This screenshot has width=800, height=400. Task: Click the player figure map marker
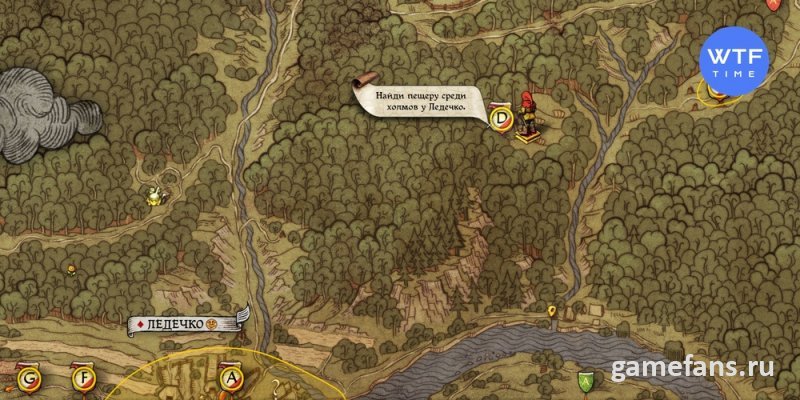pyautogui.click(x=526, y=113)
